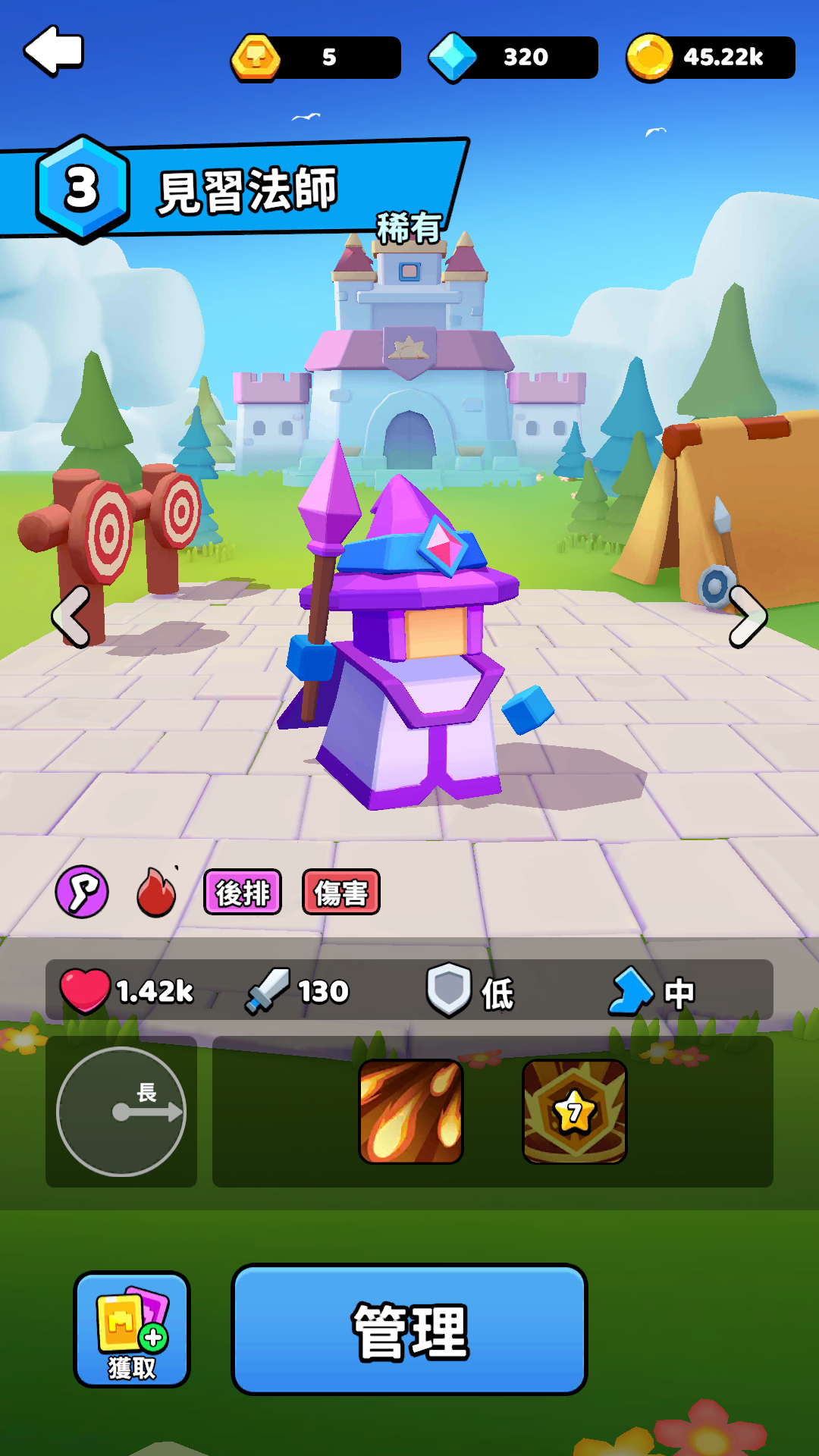Select the star level 7 skill icon
819x1456 pixels.
click(x=575, y=1112)
